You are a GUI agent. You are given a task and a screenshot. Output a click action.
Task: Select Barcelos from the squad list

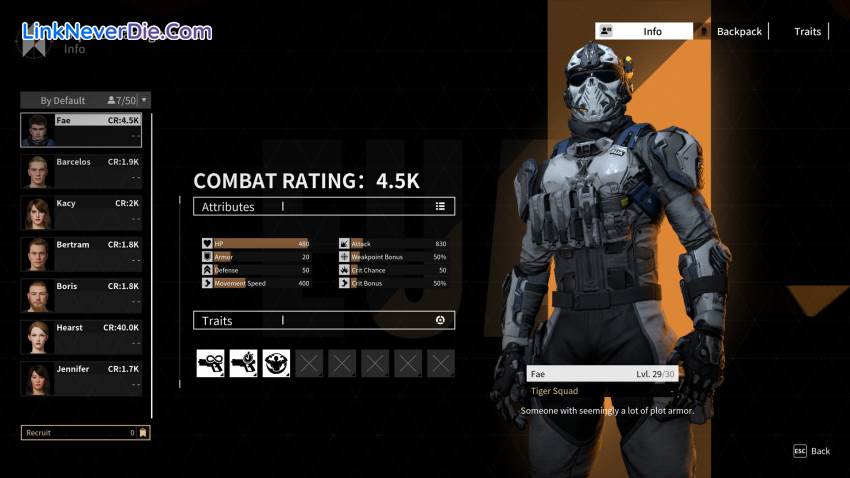point(81,171)
